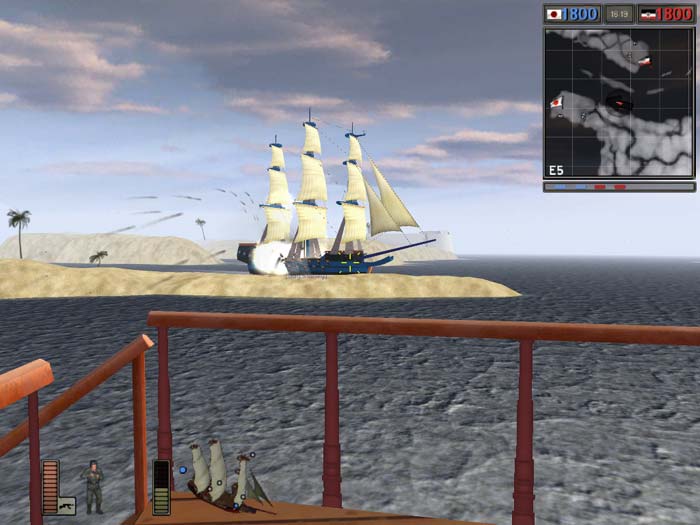
Task: Select the German flag control point on minimap
Action: [x=645, y=61]
